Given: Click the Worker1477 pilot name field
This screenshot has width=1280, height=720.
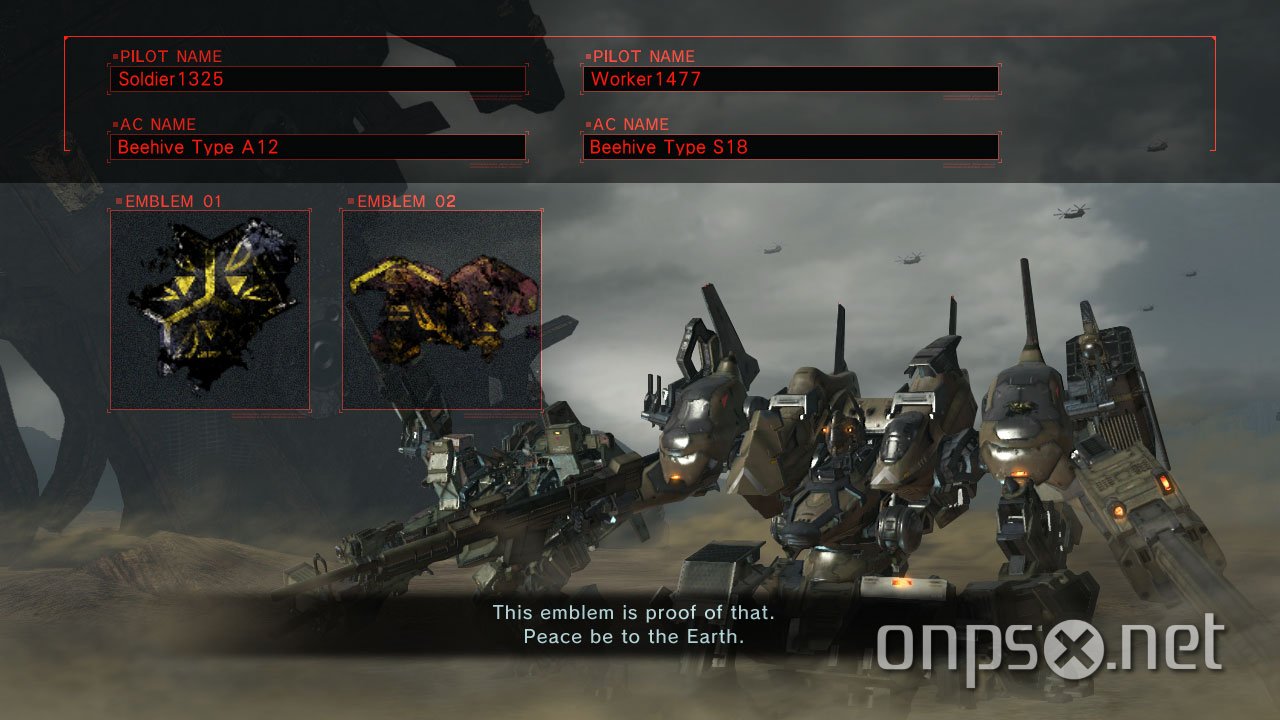Looking at the screenshot, I should (x=790, y=78).
